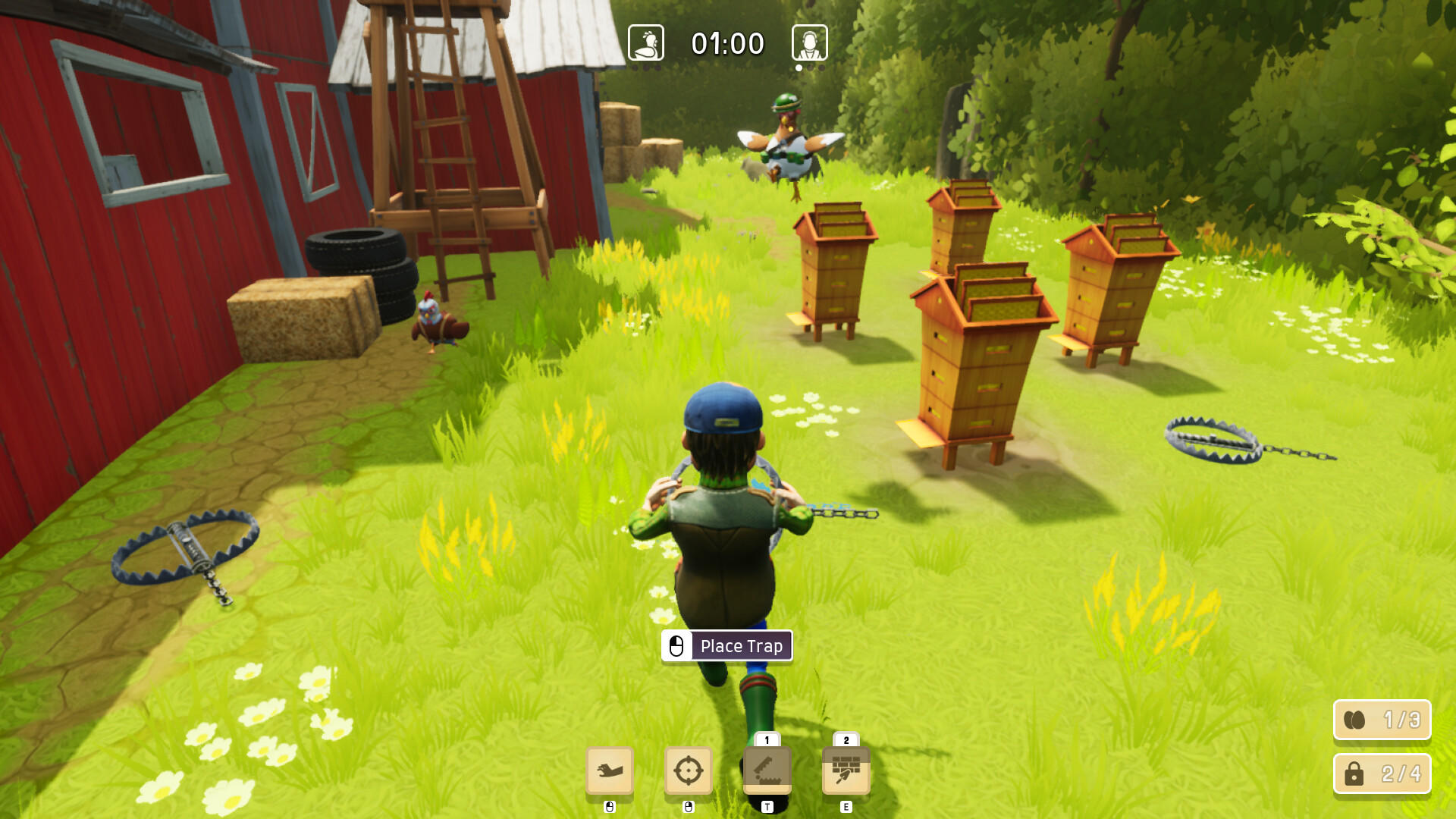Expand the E keybind badge under build slot
This screenshot has width=1456, height=819.
[x=846, y=807]
